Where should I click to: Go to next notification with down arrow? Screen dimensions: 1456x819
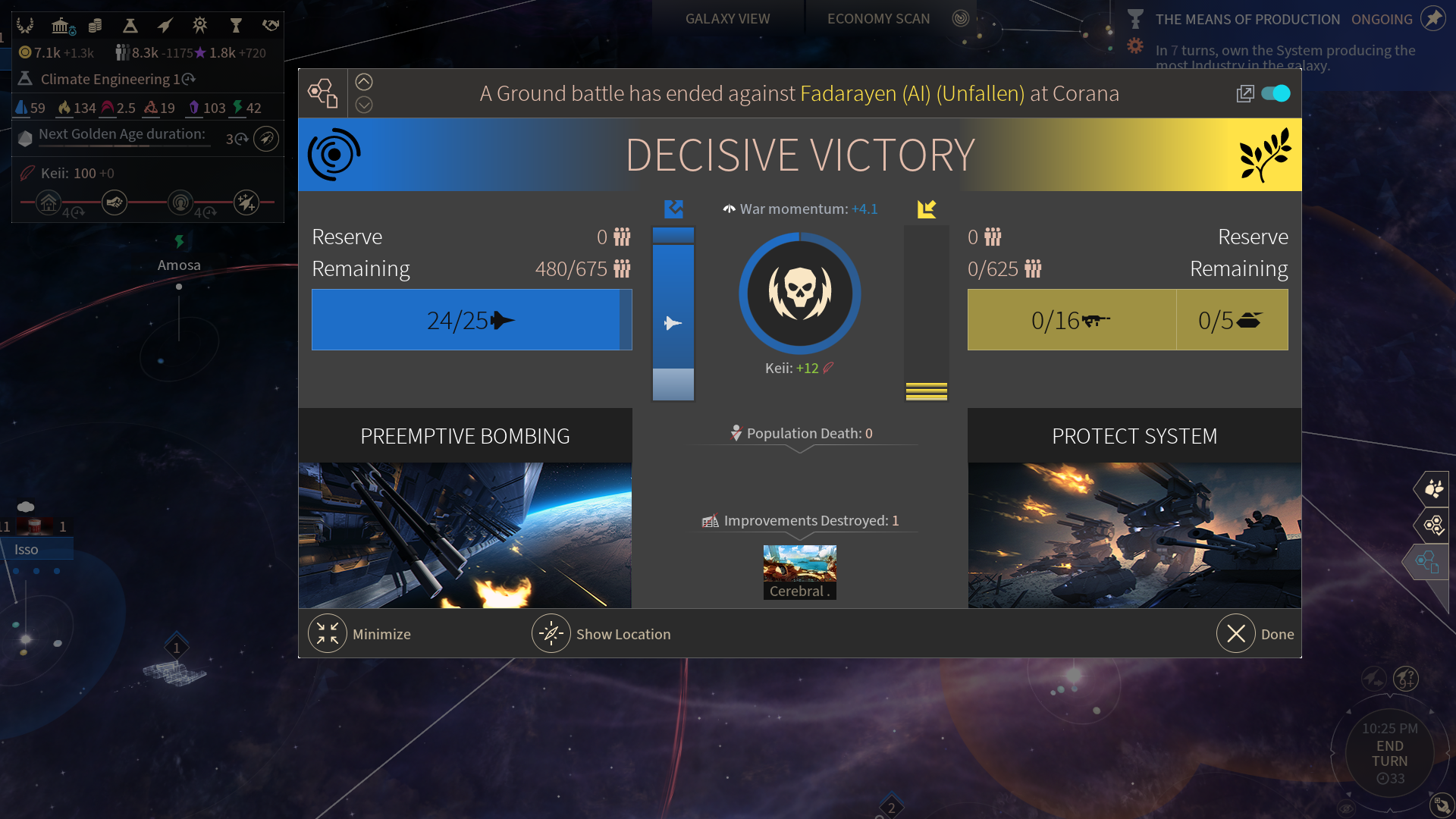tap(364, 105)
